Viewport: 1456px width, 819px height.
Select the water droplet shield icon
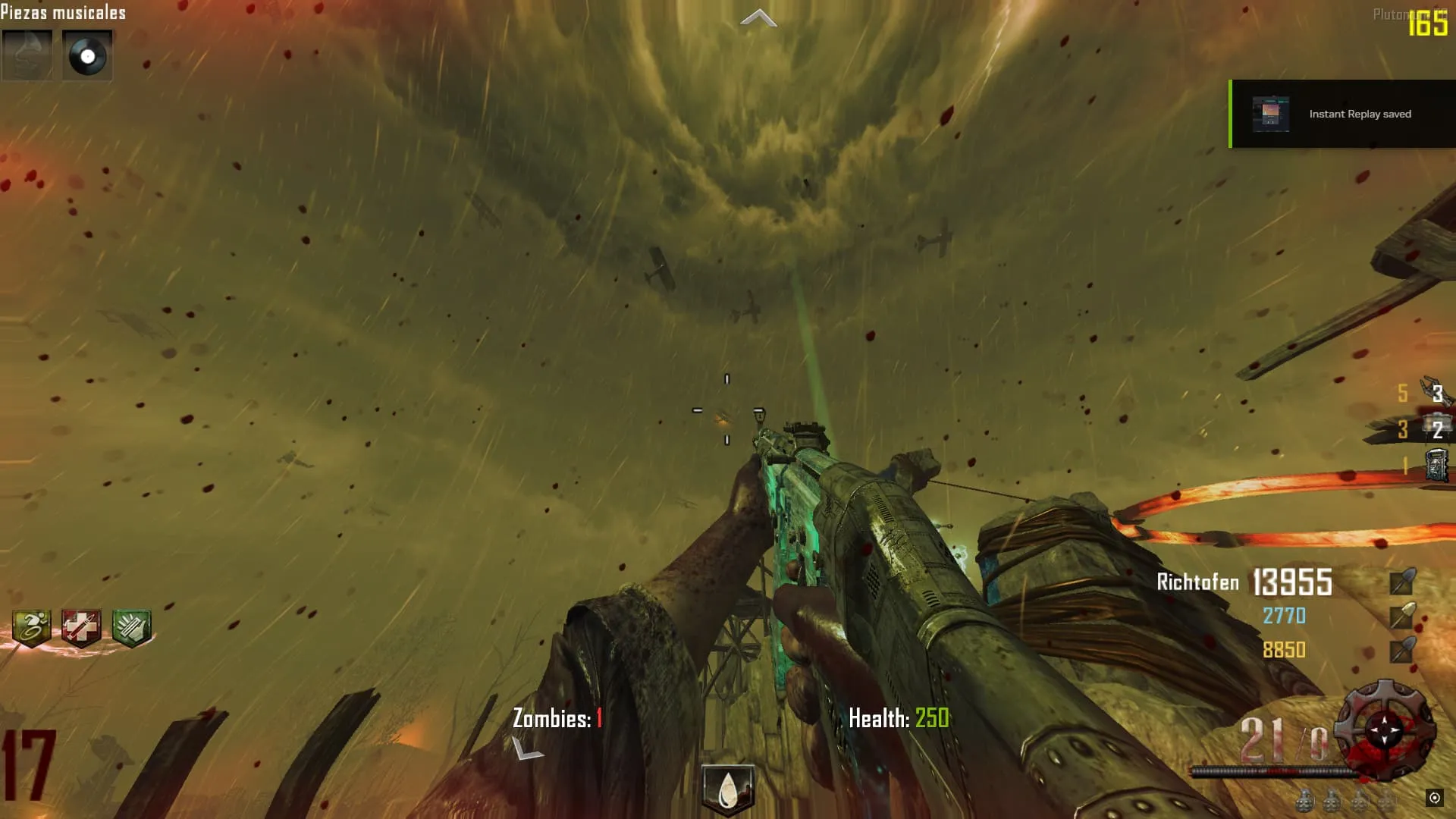point(728,789)
